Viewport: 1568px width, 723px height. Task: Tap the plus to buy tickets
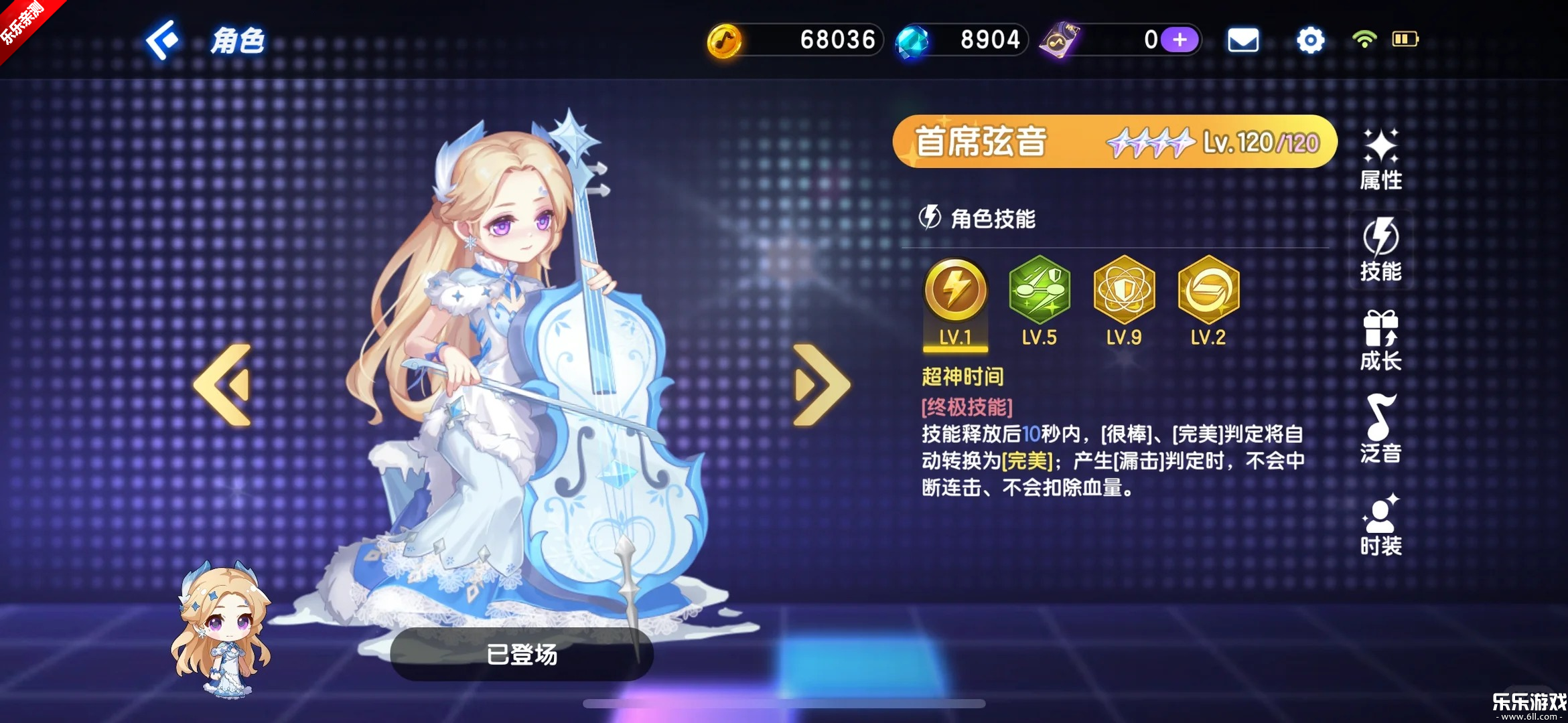pyautogui.click(x=1179, y=39)
